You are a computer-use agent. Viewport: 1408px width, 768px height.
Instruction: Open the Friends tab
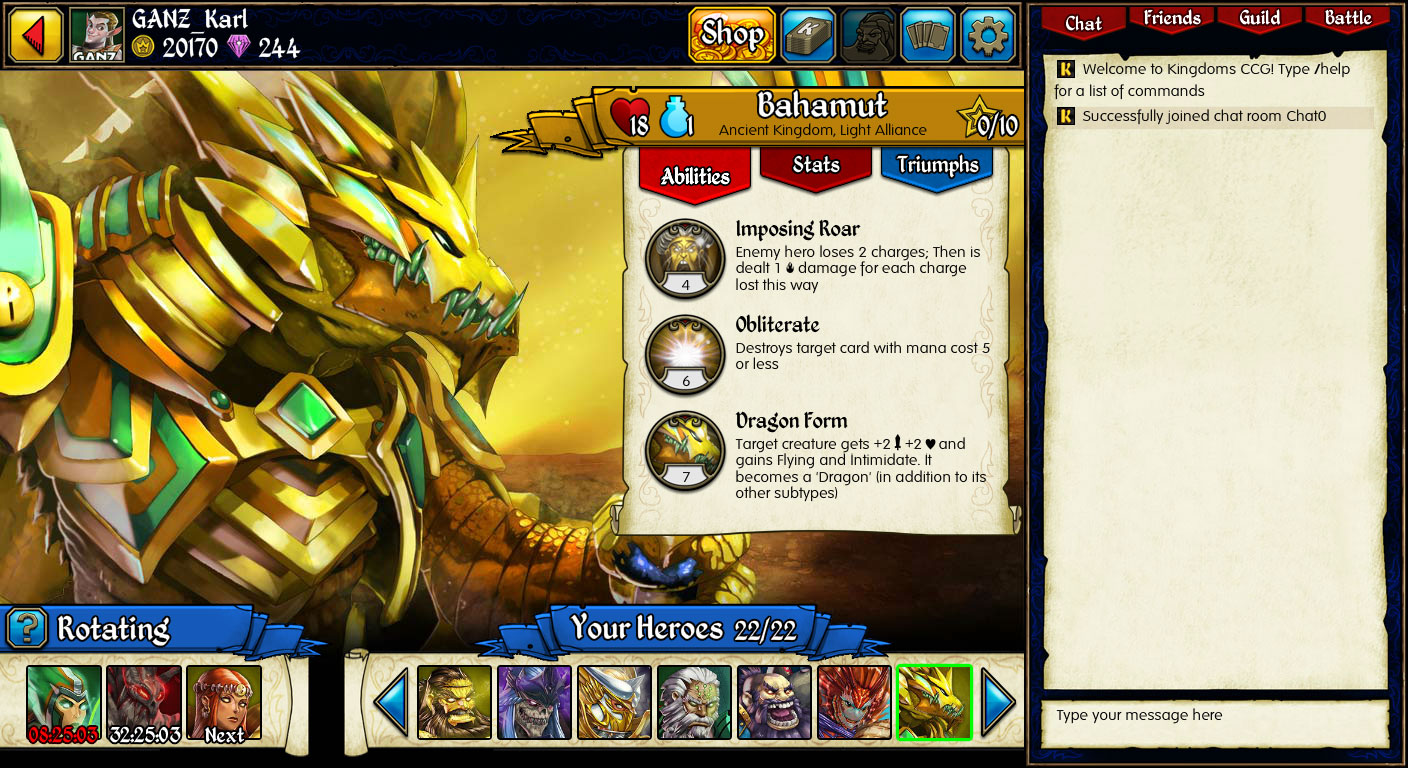pos(1171,18)
